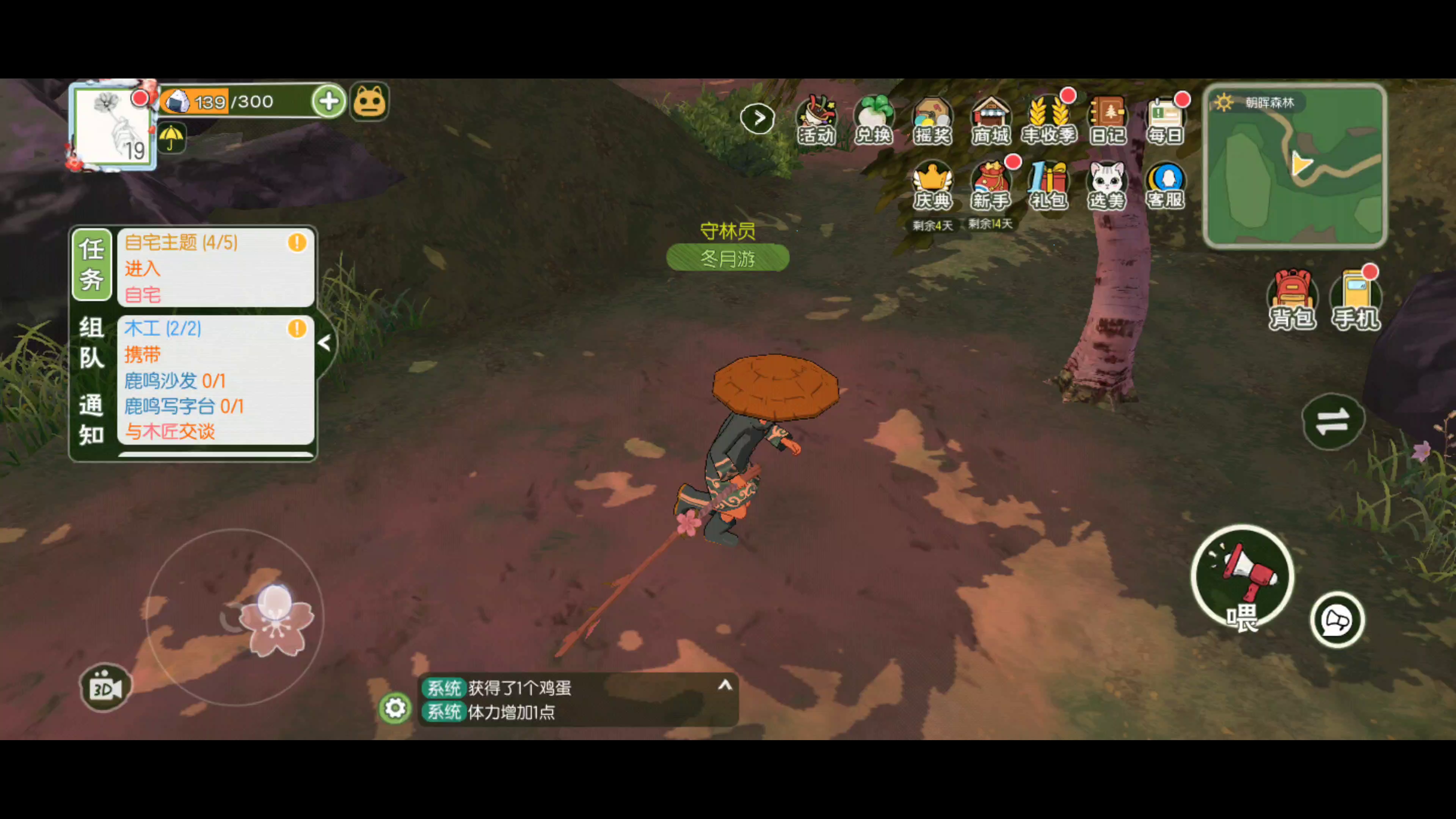Open the 活动 events icon
Screen dimensions: 1456x819
tap(816, 120)
